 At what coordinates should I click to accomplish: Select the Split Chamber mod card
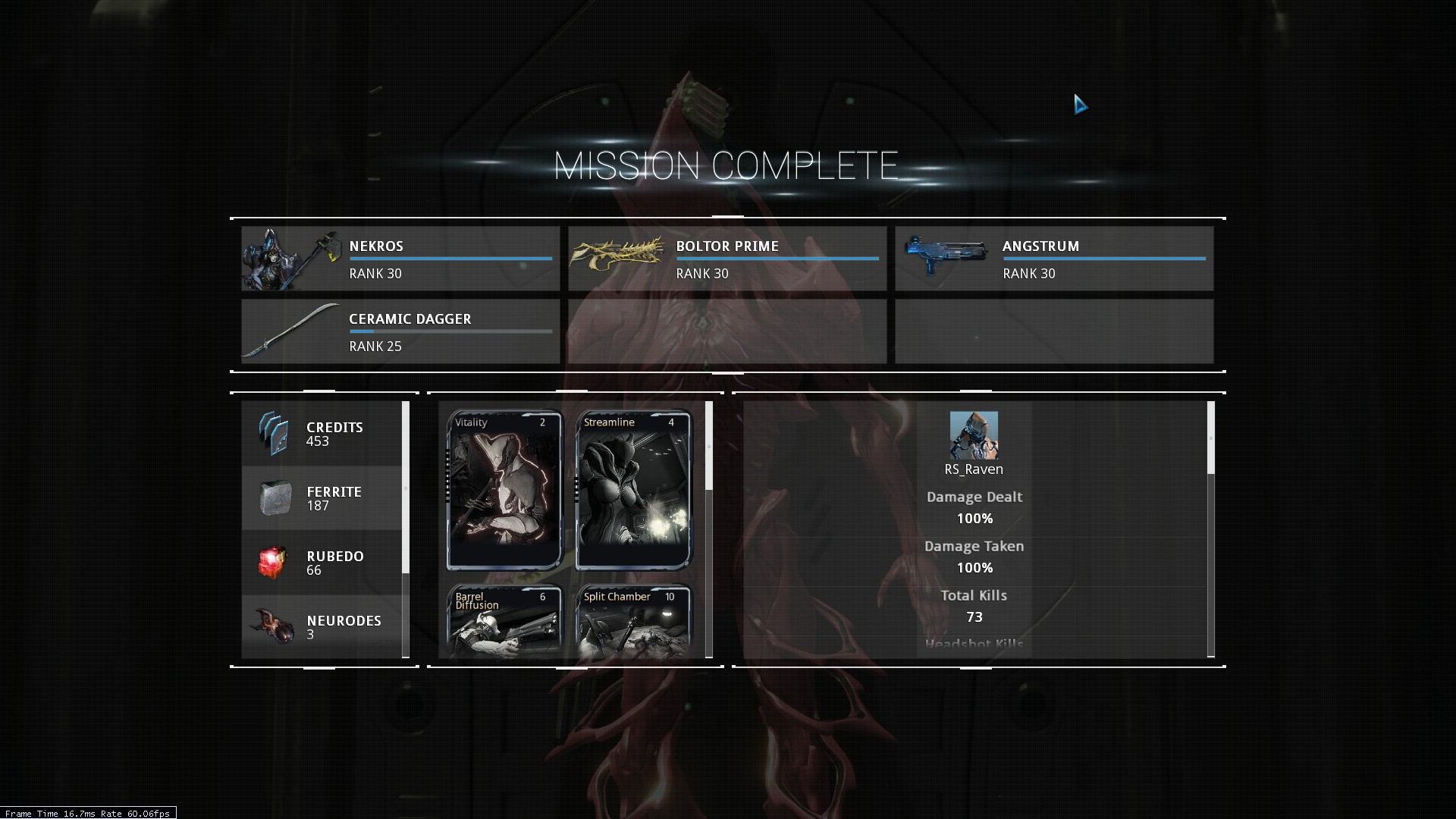[633, 620]
